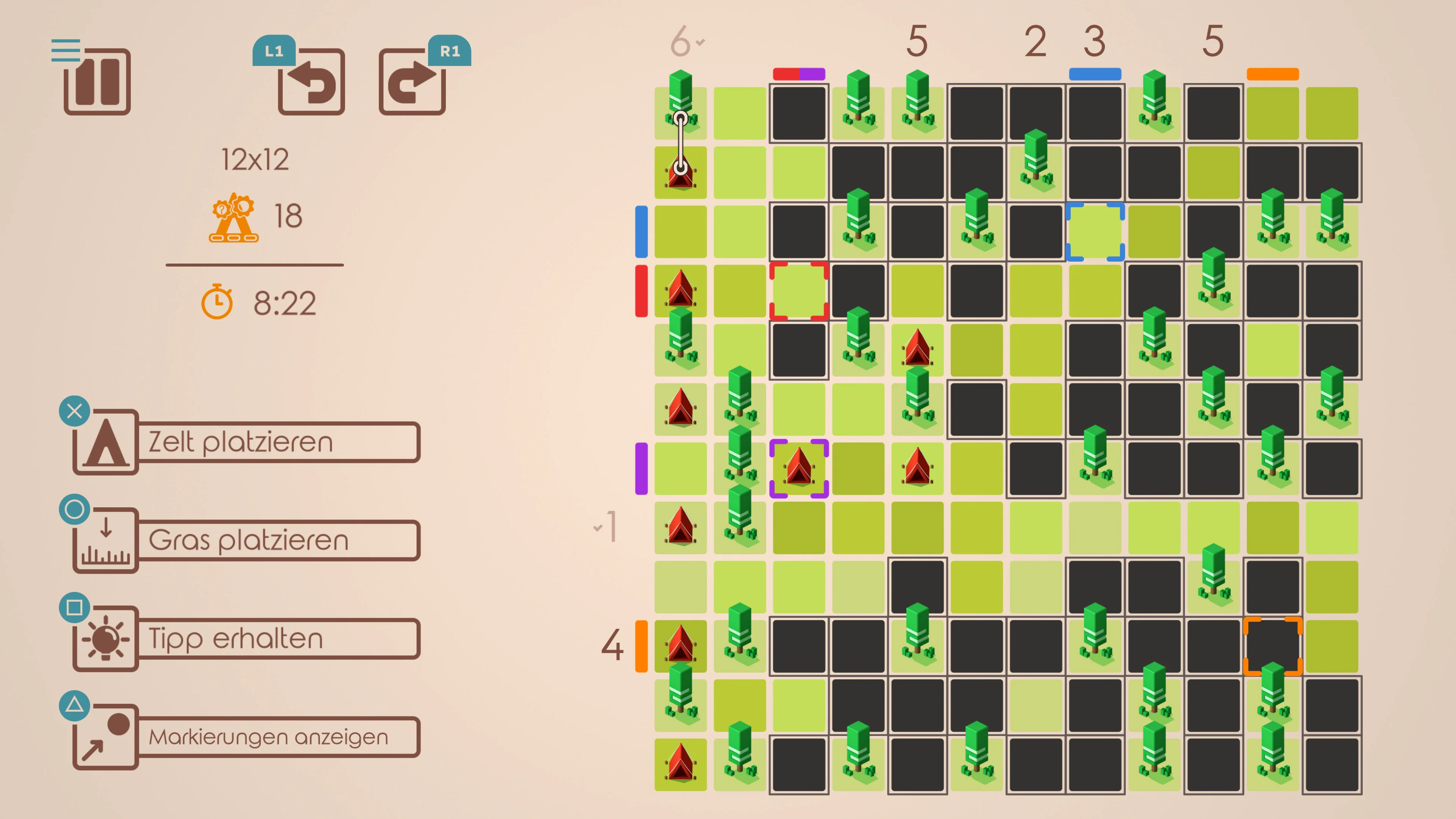Select the grid cell outlined with red corner brackets

[799, 291]
